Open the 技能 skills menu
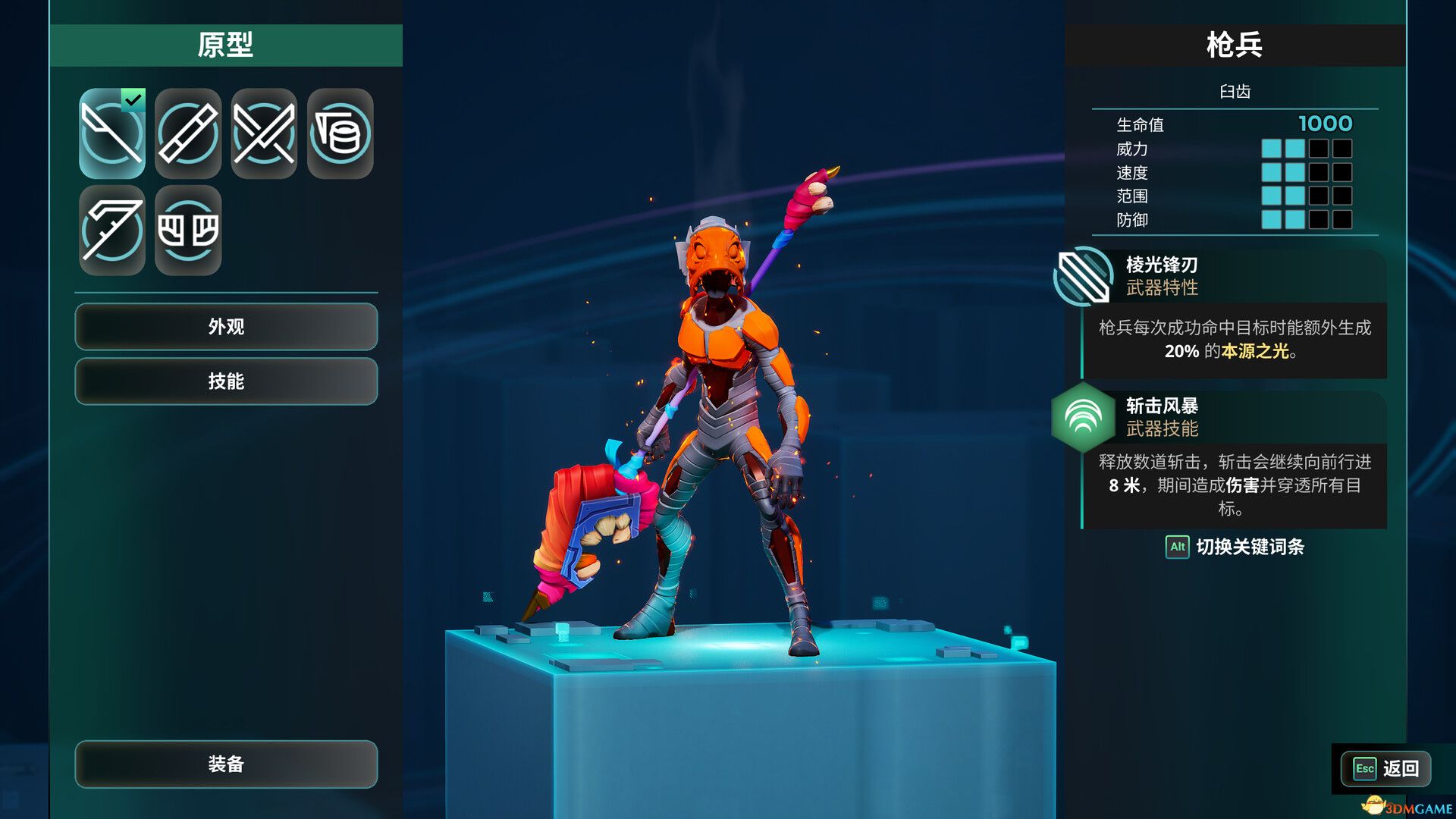 tap(226, 381)
